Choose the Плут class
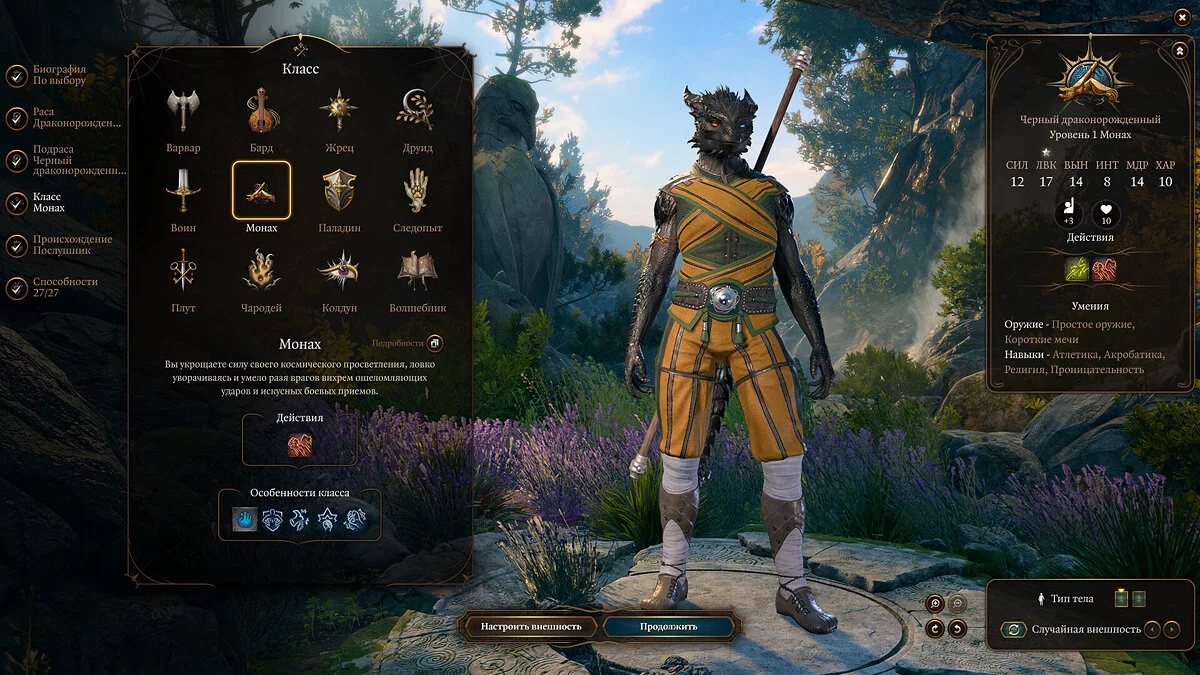 183,271
